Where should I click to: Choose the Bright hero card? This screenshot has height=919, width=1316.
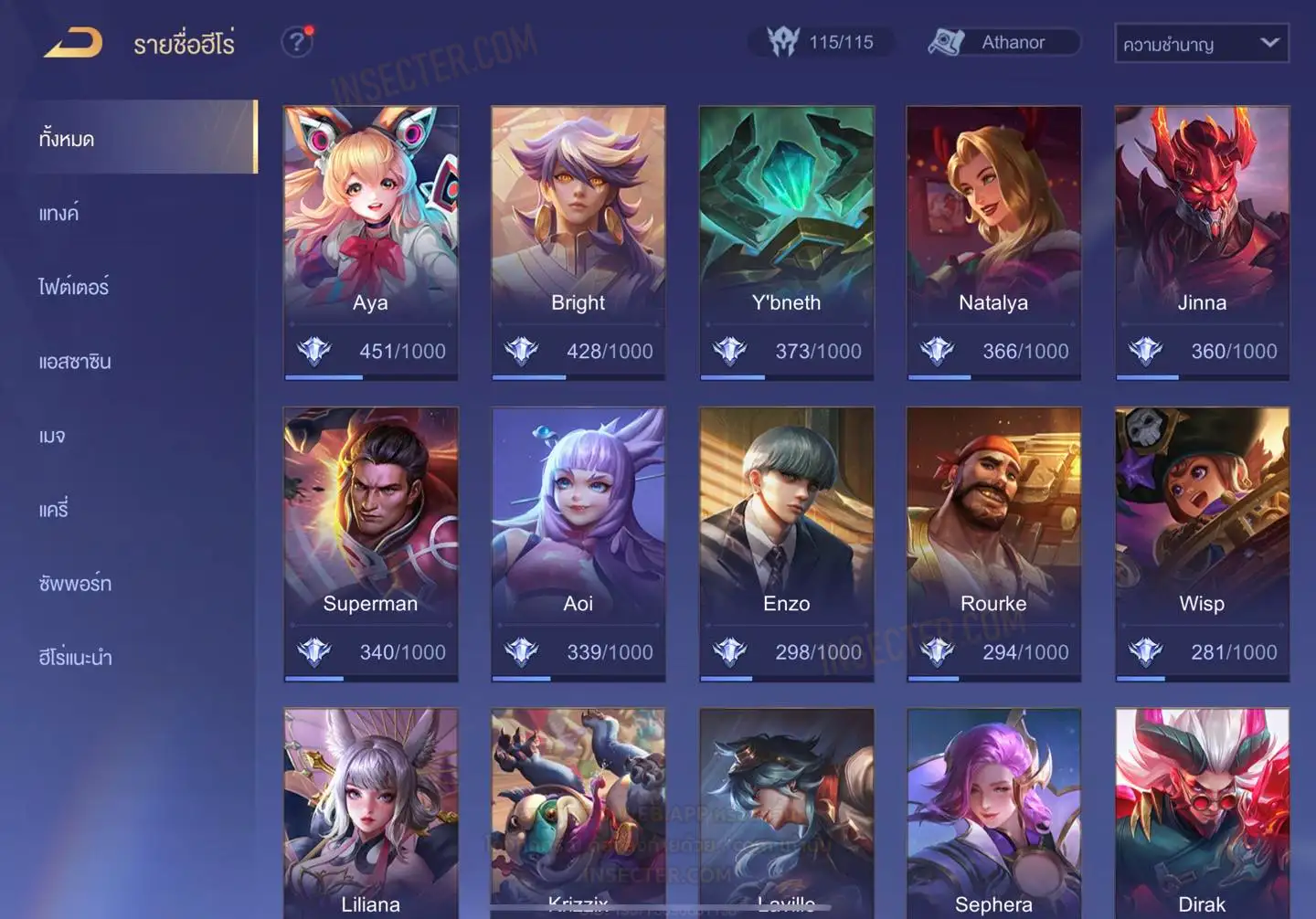tap(578, 241)
